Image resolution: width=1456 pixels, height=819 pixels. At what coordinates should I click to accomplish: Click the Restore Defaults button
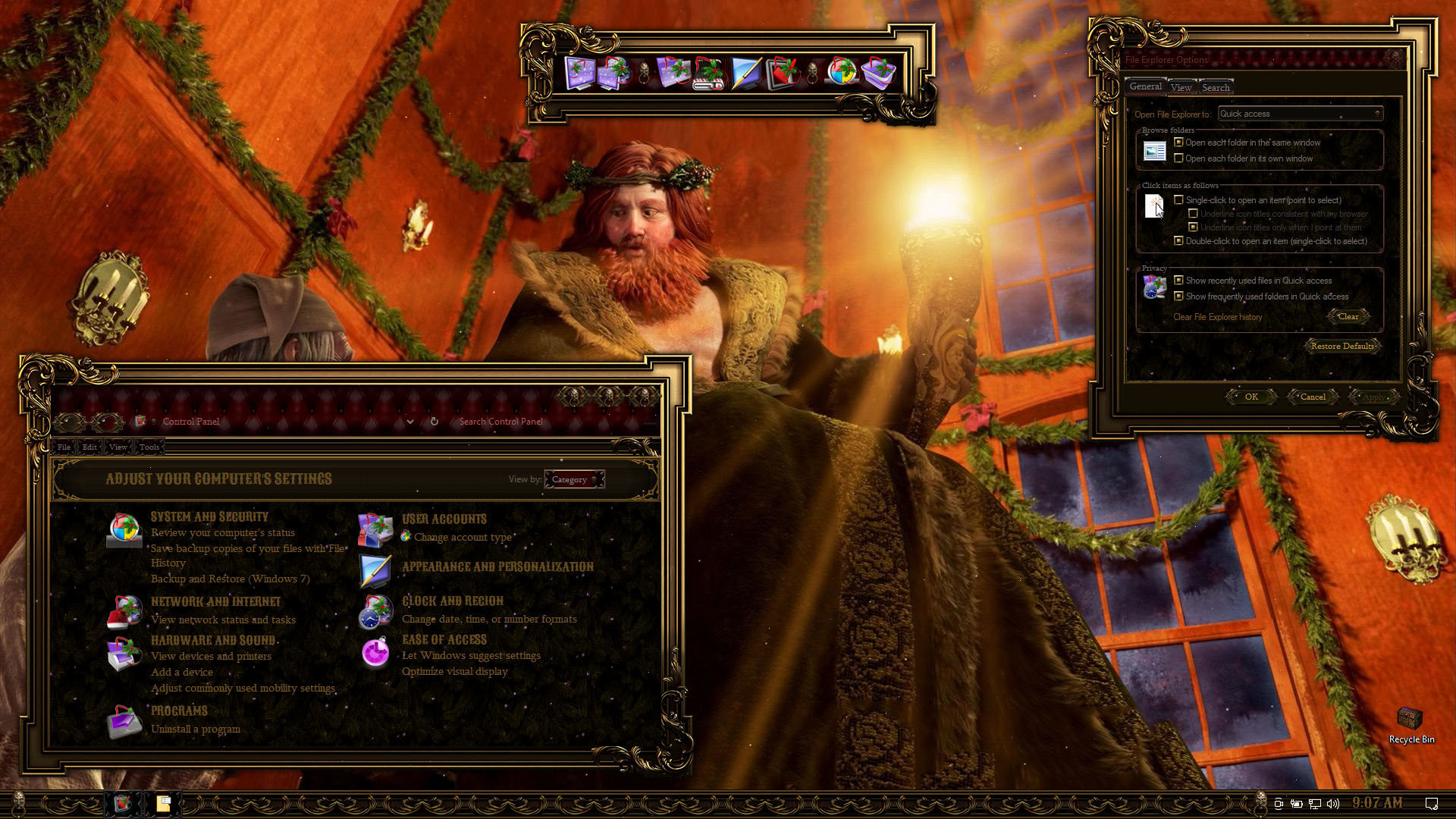(1341, 347)
